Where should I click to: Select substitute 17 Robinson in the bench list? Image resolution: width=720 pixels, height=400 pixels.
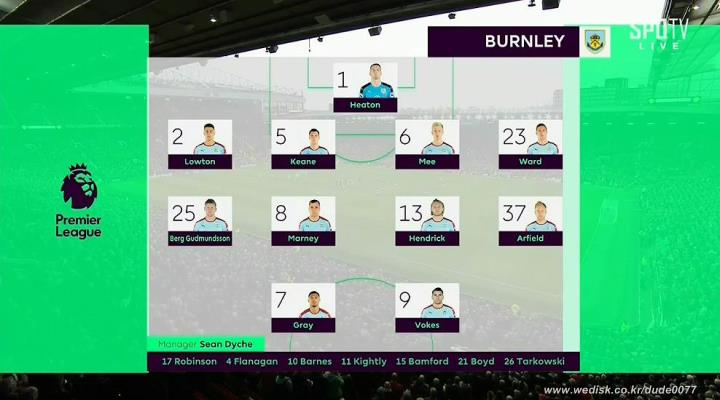click(x=189, y=361)
